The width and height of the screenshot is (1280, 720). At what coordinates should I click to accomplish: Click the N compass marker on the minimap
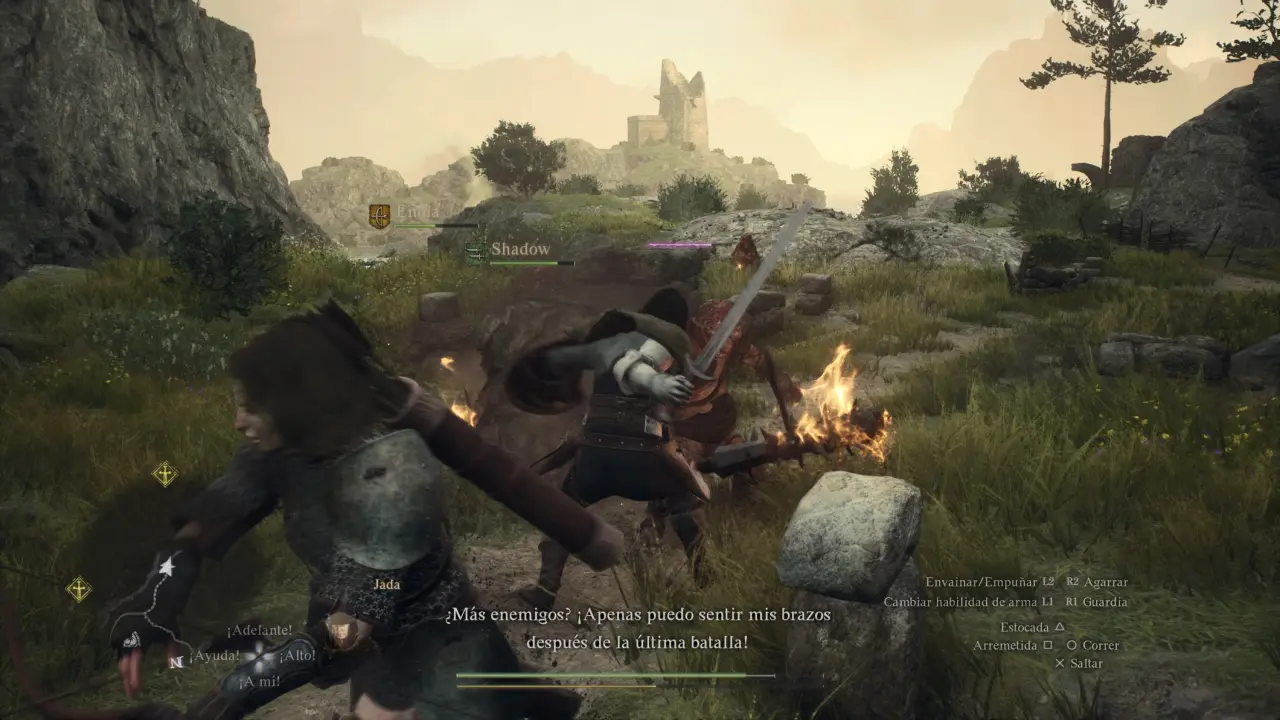tap(176, 661)
